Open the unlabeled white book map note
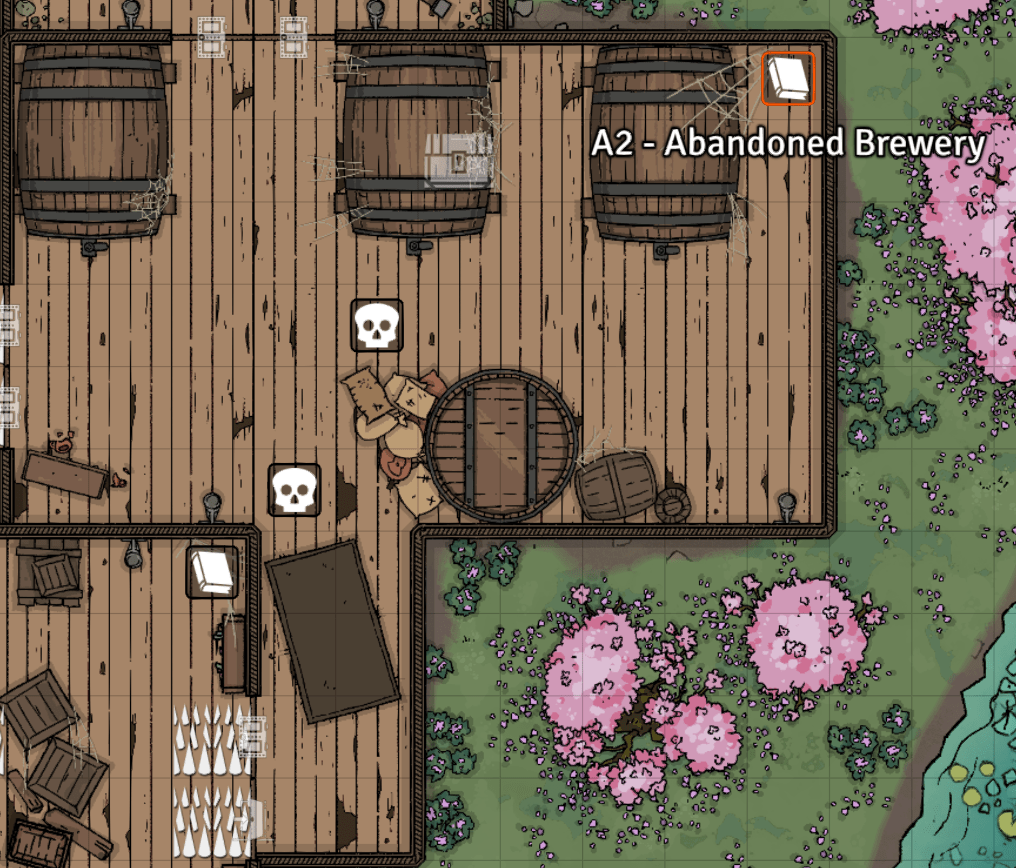1016x868 pixels. coord(212,571)
